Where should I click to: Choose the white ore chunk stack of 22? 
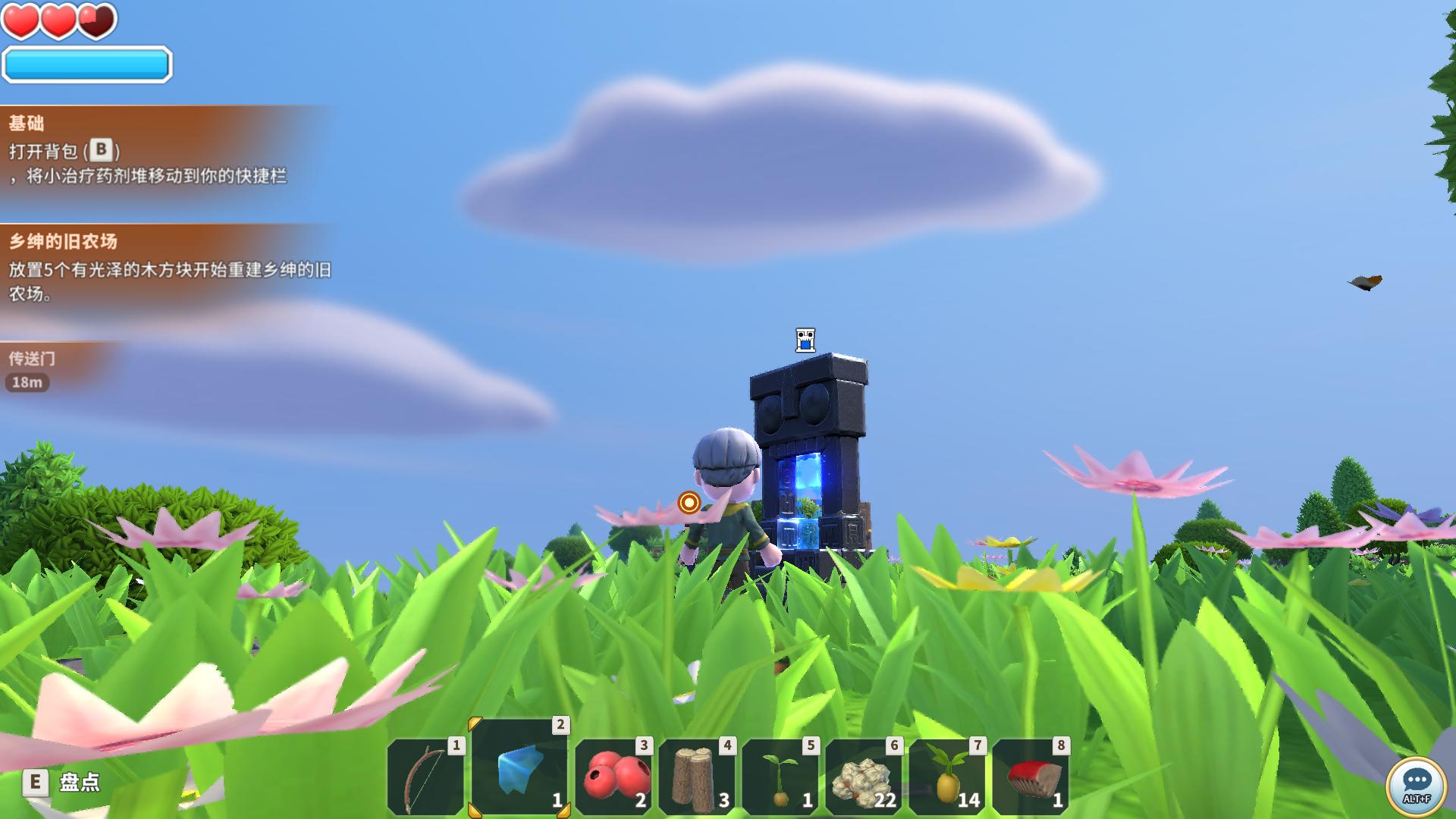(864, 777)
